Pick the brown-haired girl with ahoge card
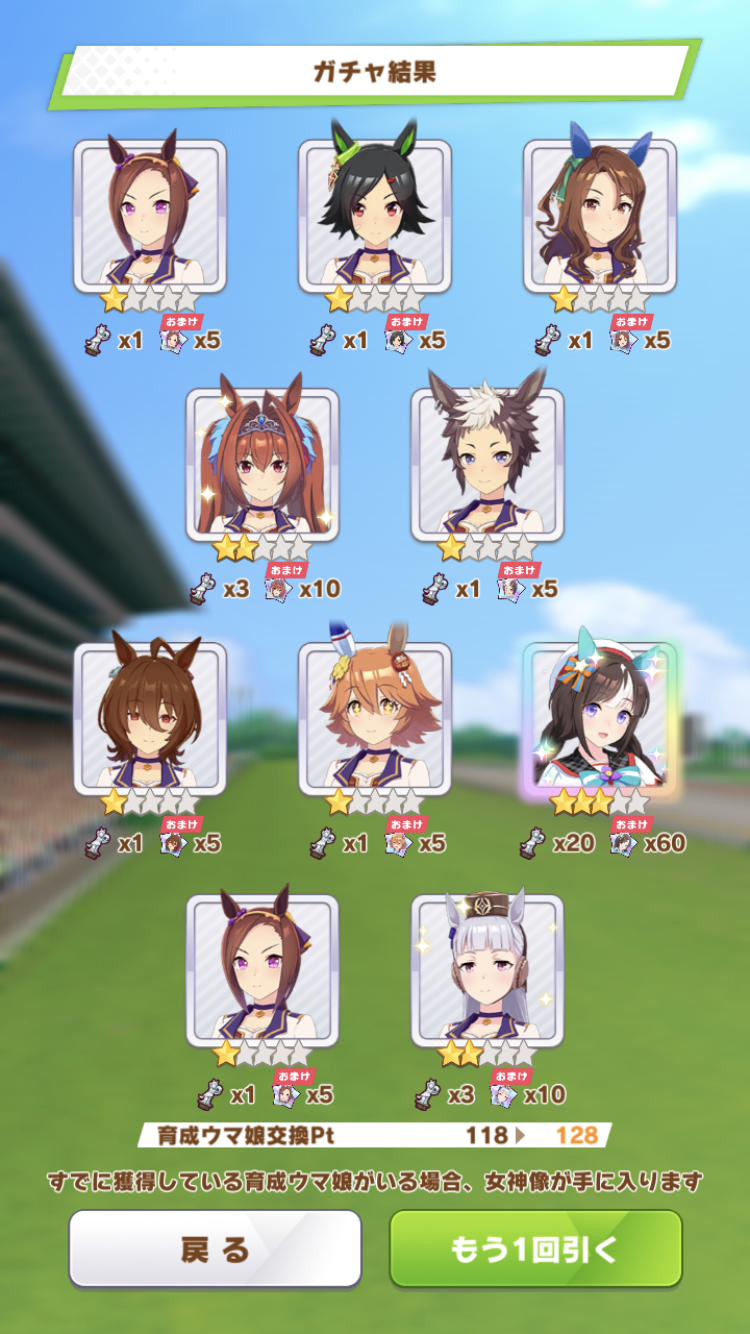 150,718
